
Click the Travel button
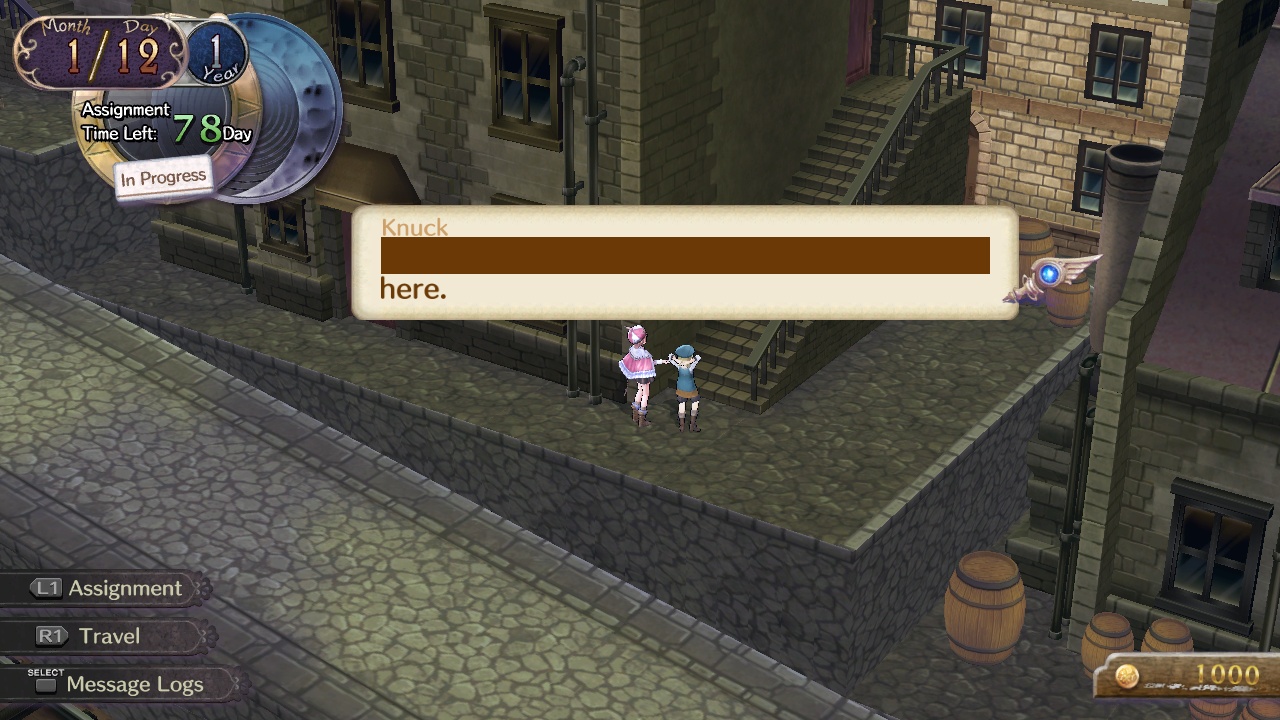tap(110, 636)
